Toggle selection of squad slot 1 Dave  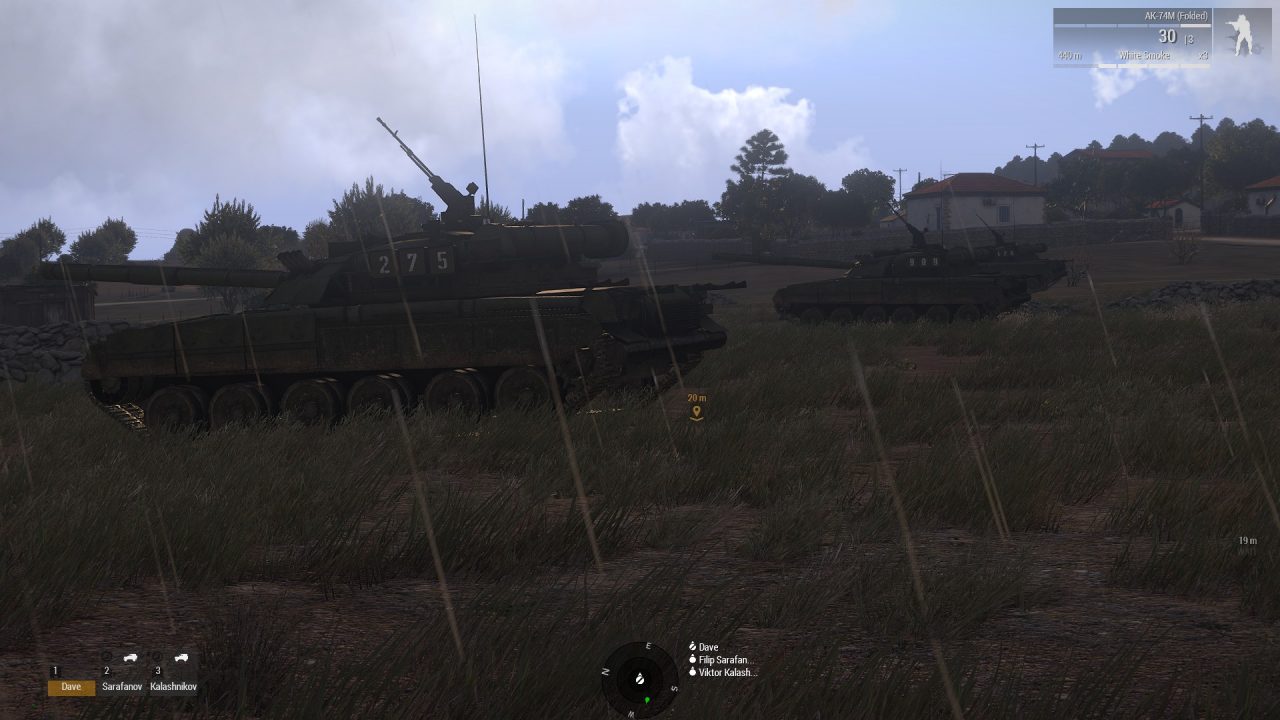pyautogui.click(x=71, y=687)
